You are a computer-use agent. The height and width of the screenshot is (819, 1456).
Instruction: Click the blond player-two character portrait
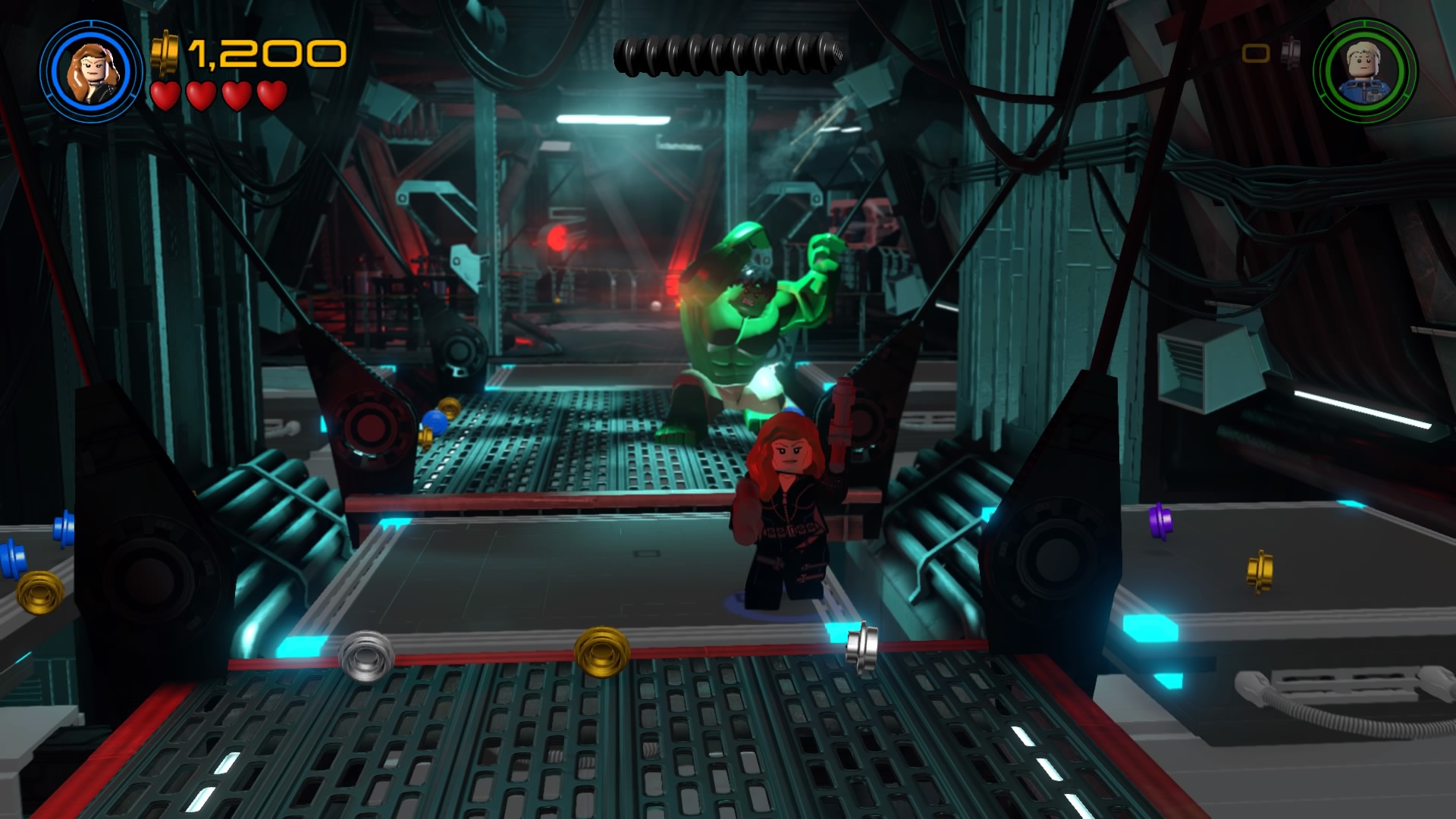pos(1365,72)
